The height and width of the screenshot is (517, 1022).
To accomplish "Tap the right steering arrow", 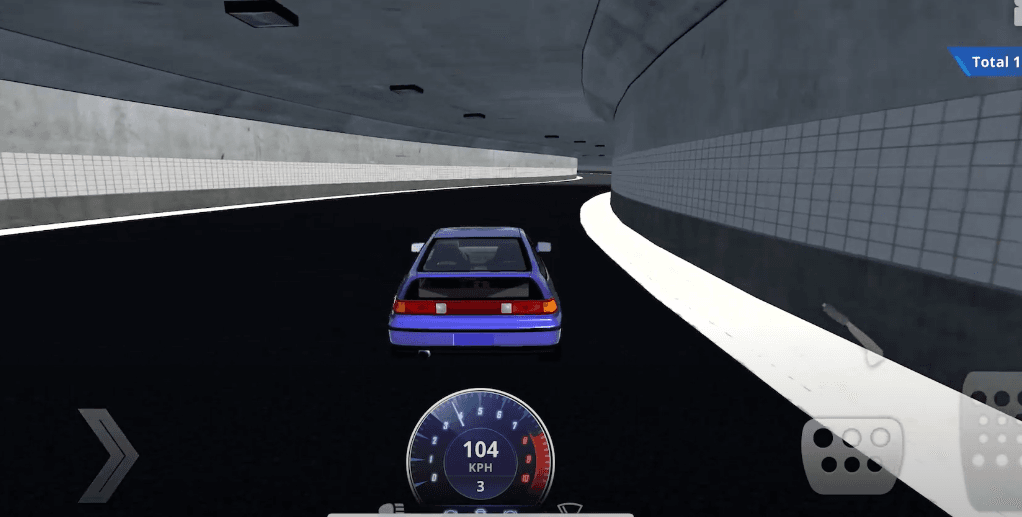I will point(107,454).
